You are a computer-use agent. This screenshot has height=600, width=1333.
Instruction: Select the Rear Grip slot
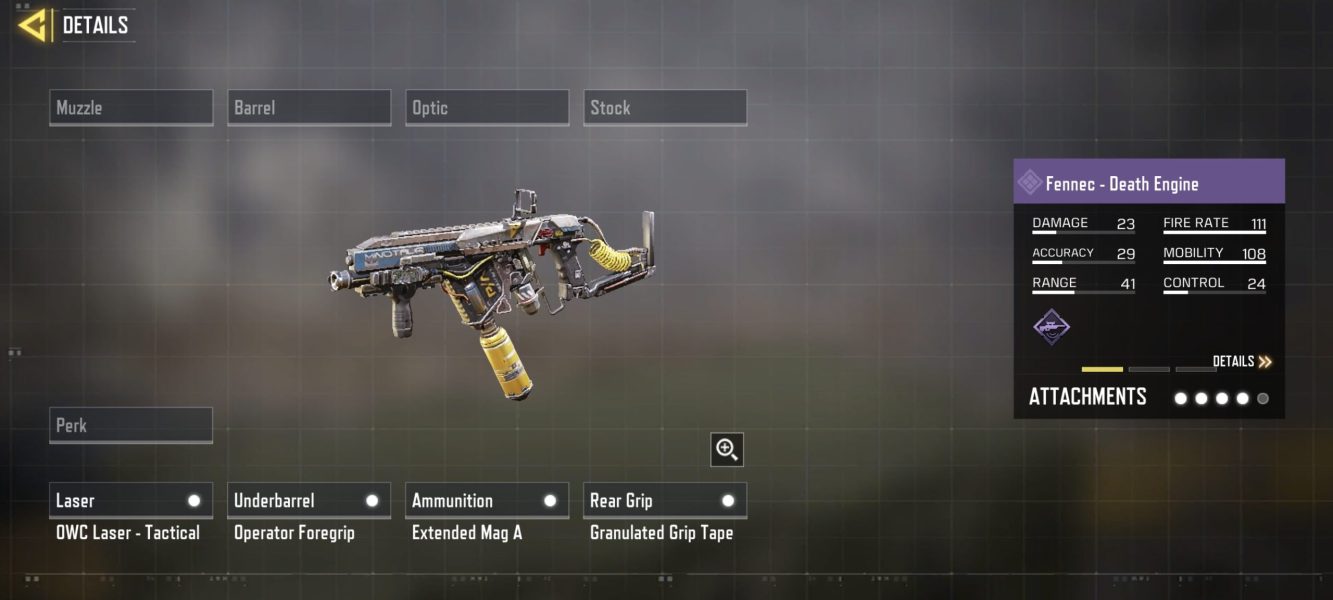coord(665,501)
